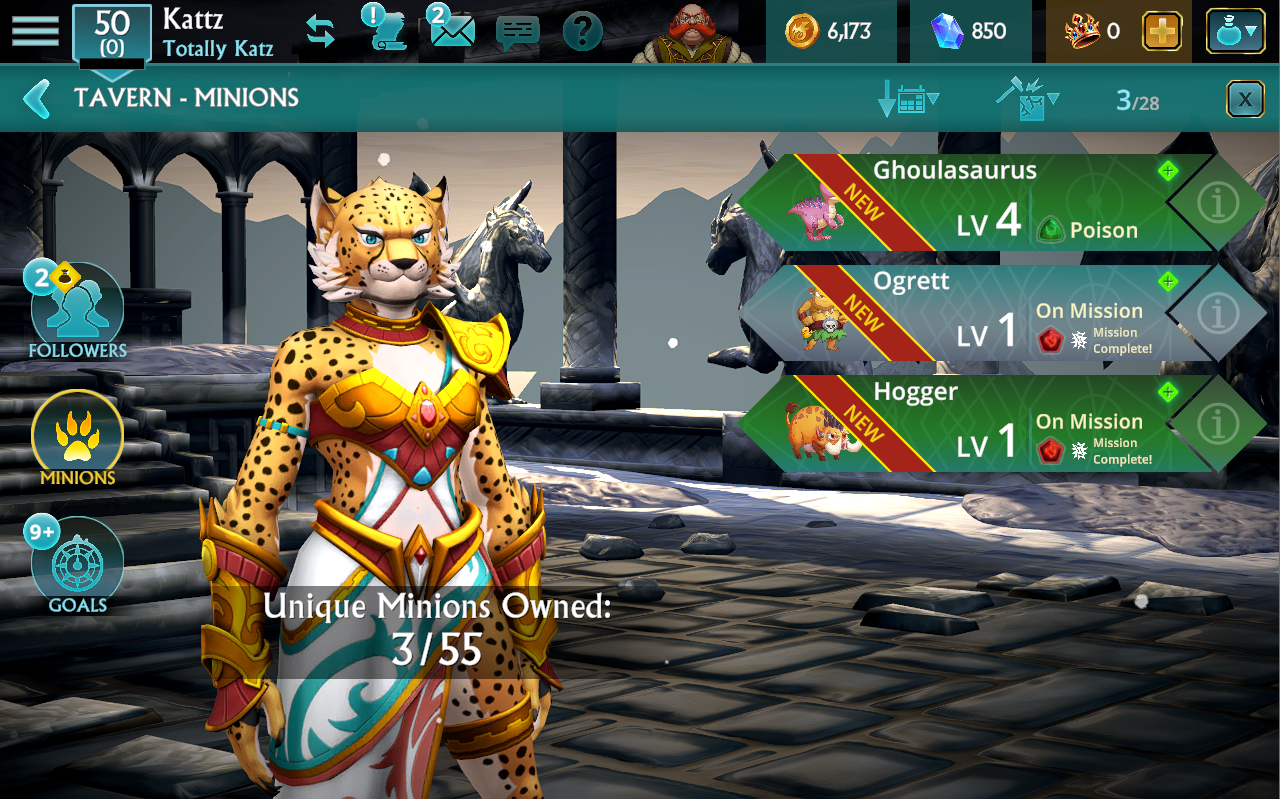Open the question mark help

pyautogui.click(x=582, y=32)
